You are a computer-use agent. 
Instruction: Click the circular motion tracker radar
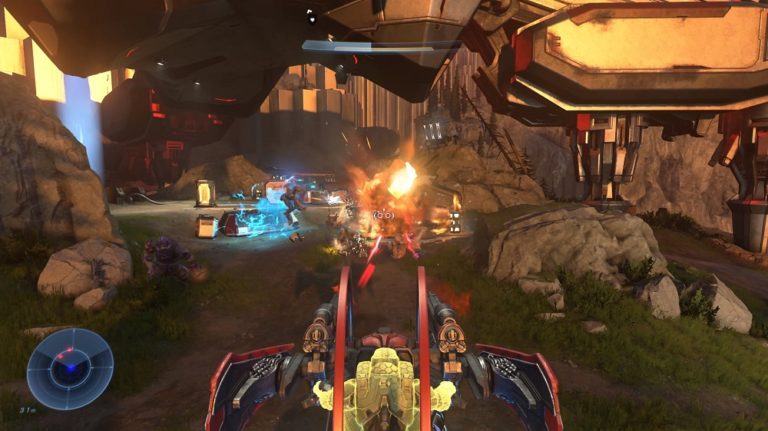tap(70, 368)
